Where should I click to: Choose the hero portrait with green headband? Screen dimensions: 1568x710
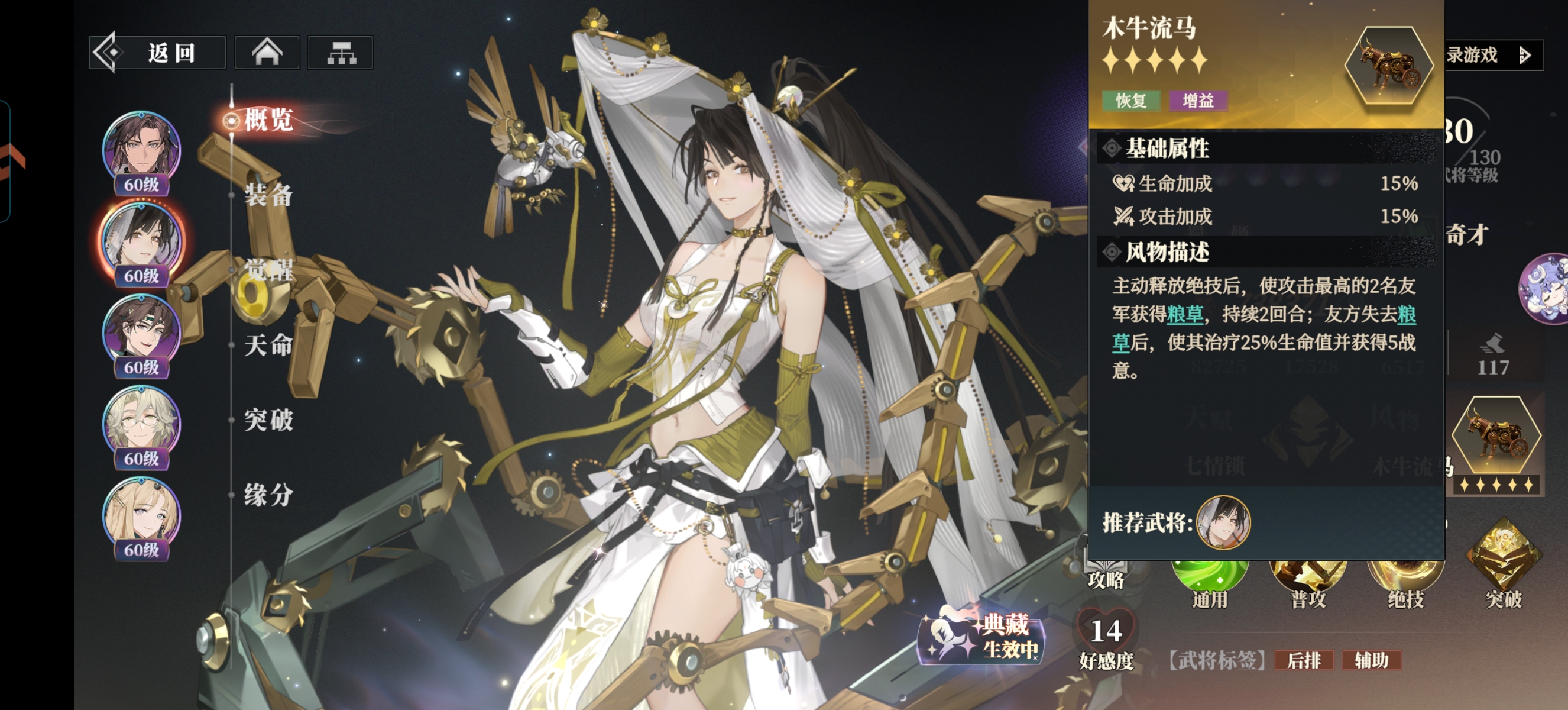pos(141,332)
